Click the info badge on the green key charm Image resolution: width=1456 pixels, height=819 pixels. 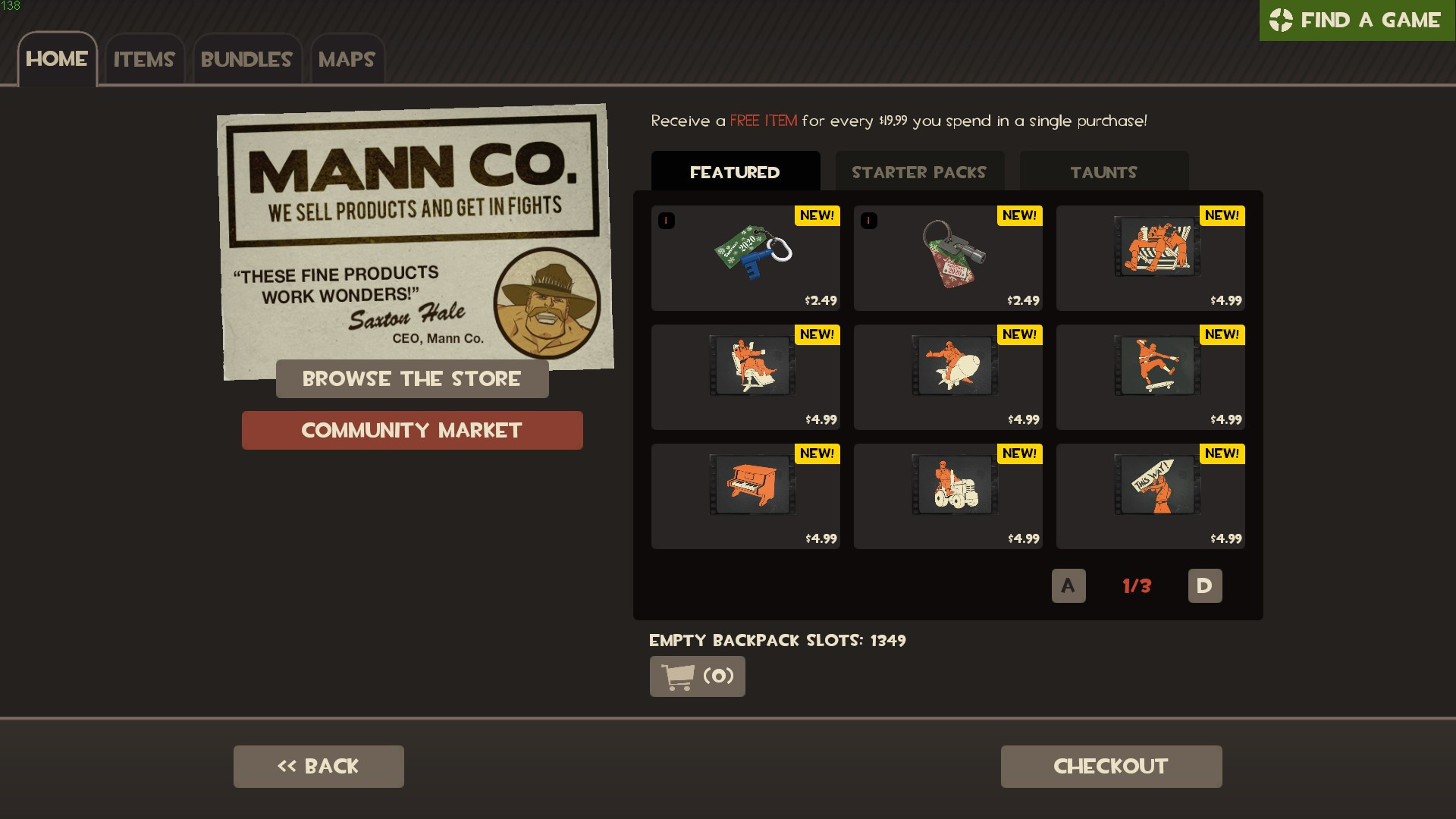666,221
